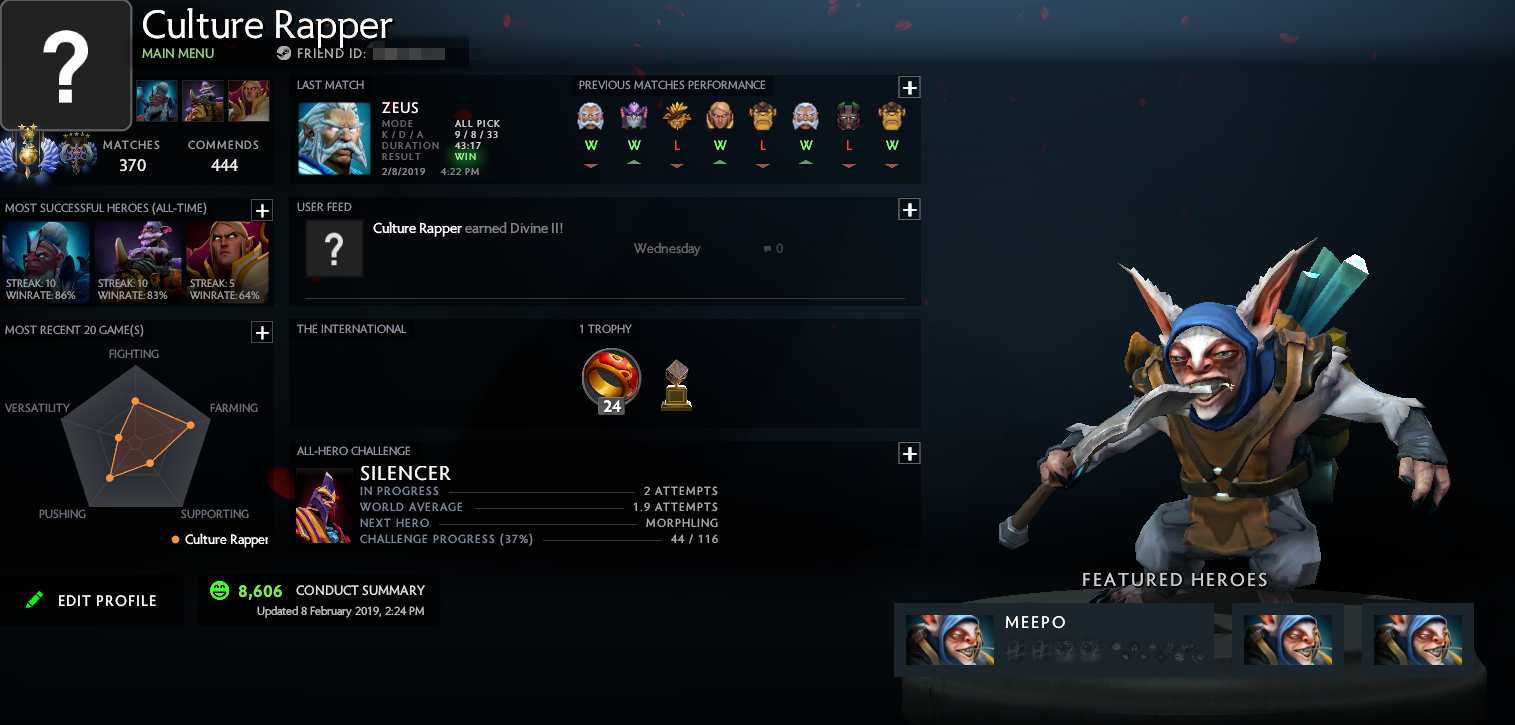This screenshot has height=725, width=1515.
Task: Expand the Most Recent 20 Games panel
Action: (x=262, y=332)
